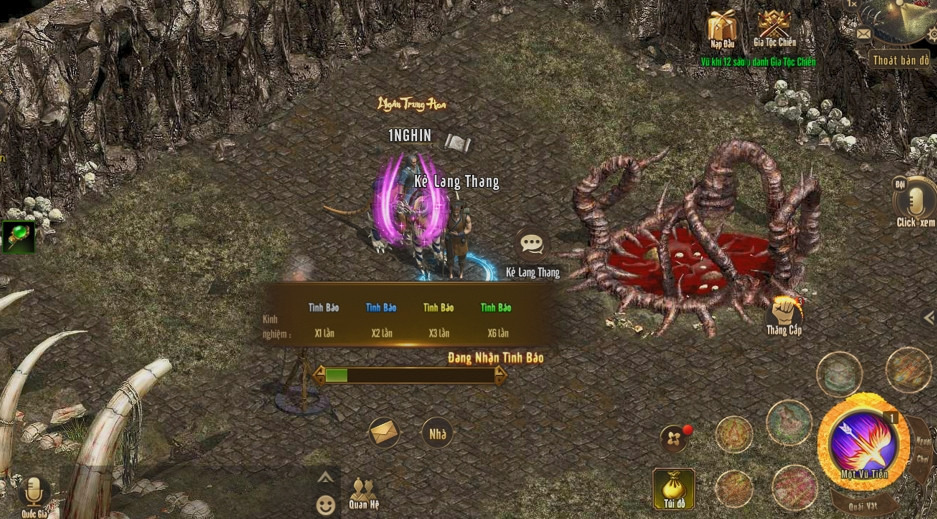The height and width of the screenshot is (519, 937).
Task: Activate the Quốc Gia voice microphone
Action: (36, 490)
